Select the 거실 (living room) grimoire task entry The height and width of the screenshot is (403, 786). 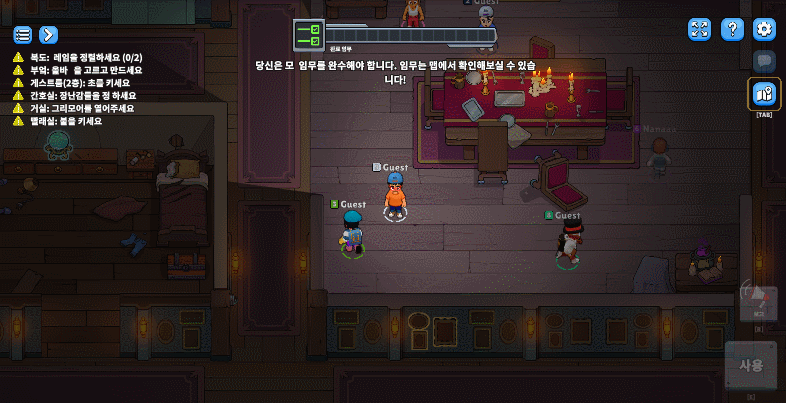82,108
